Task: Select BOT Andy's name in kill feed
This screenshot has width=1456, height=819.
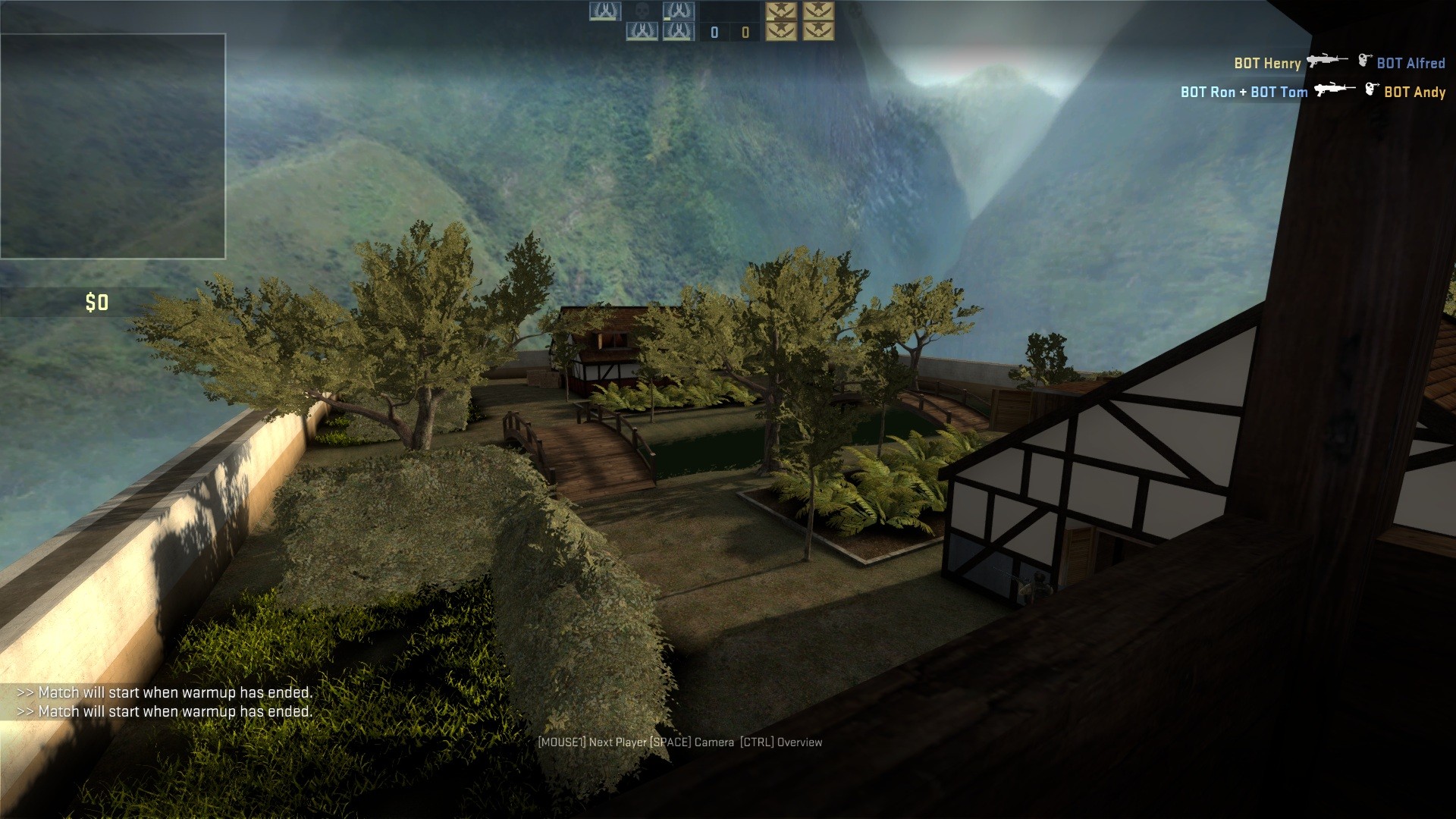Action: click(x=1415, y=92)
